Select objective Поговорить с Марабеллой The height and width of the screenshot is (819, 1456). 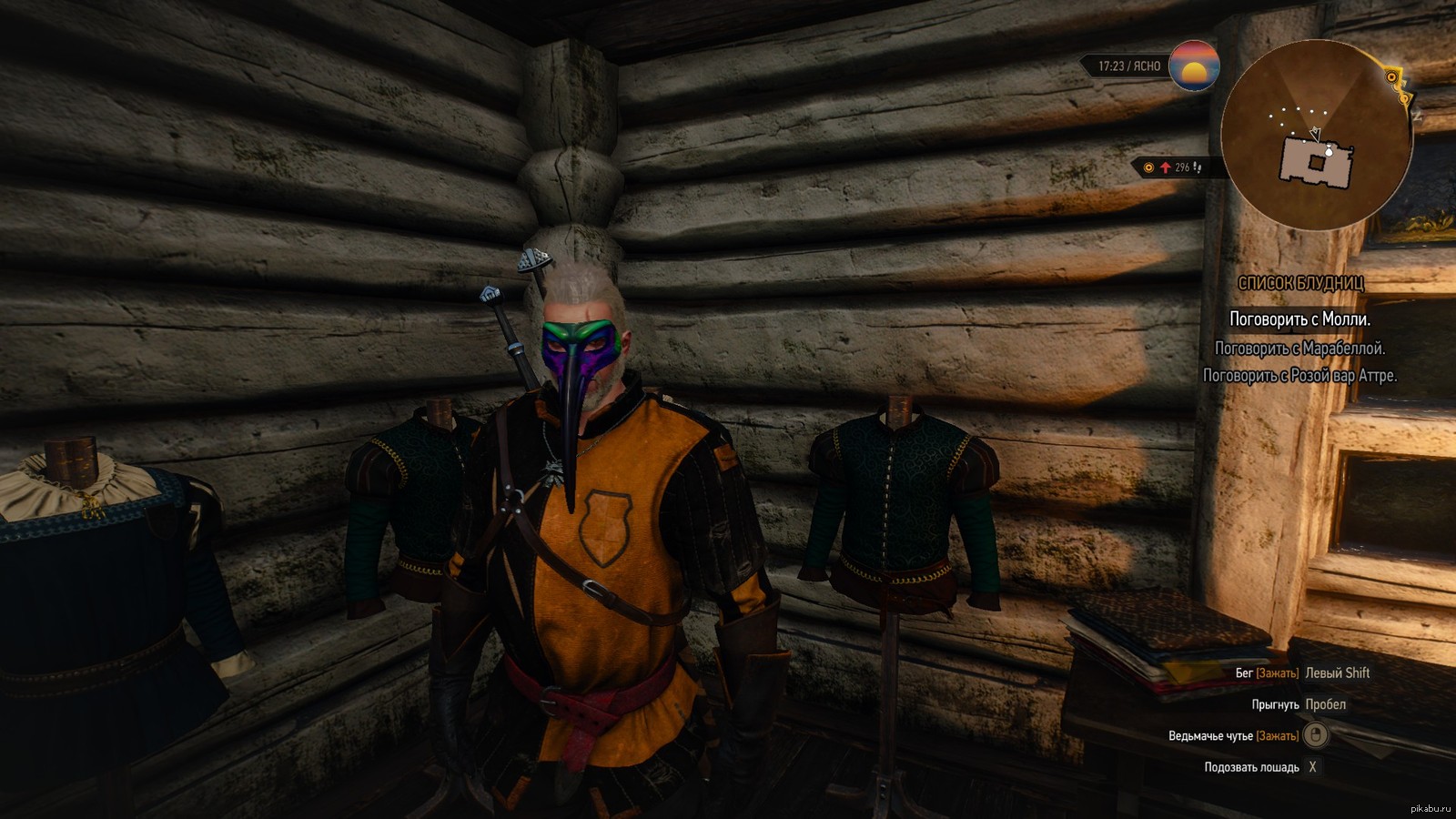click(x=1299, y=349)
